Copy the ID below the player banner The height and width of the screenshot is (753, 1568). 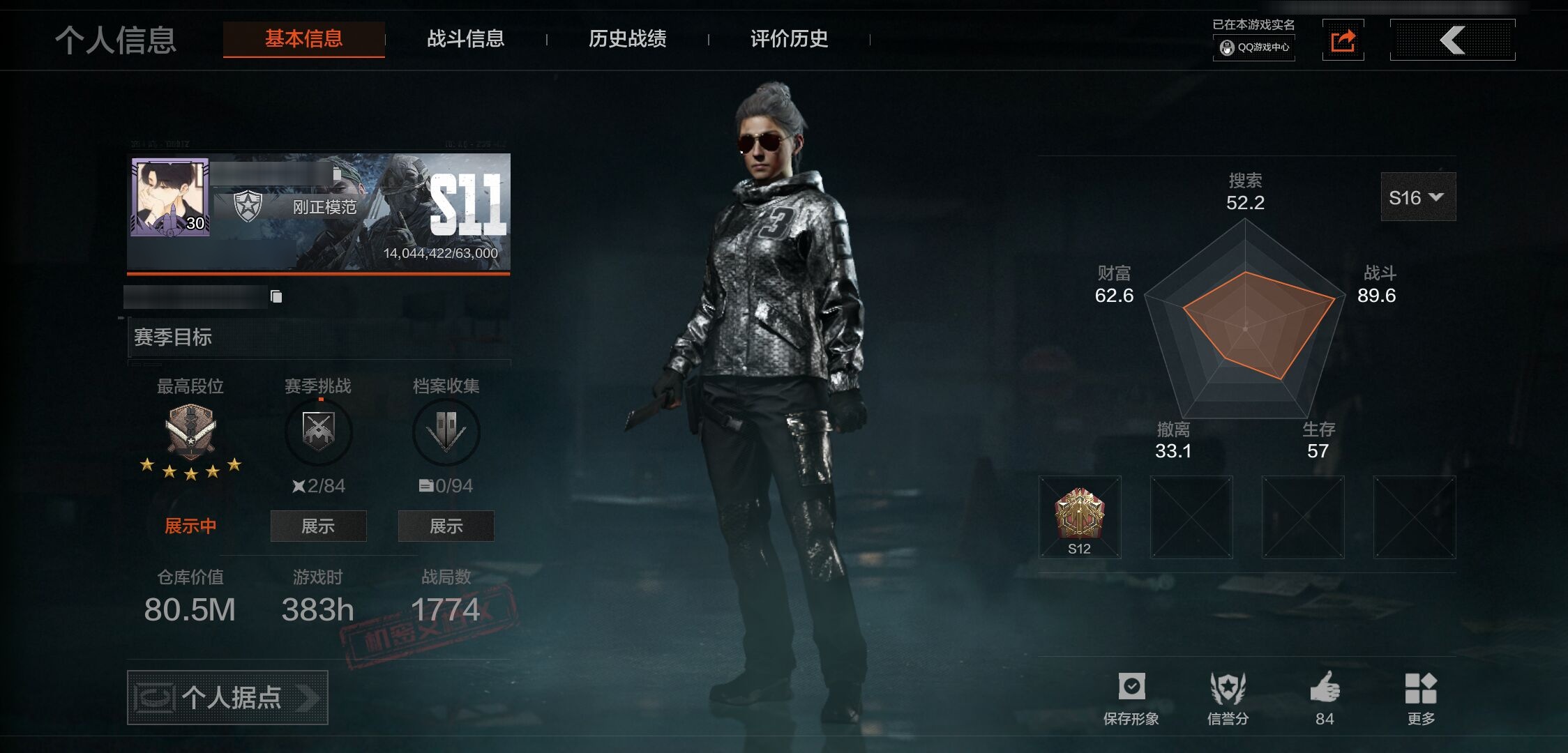coord(276,297)
